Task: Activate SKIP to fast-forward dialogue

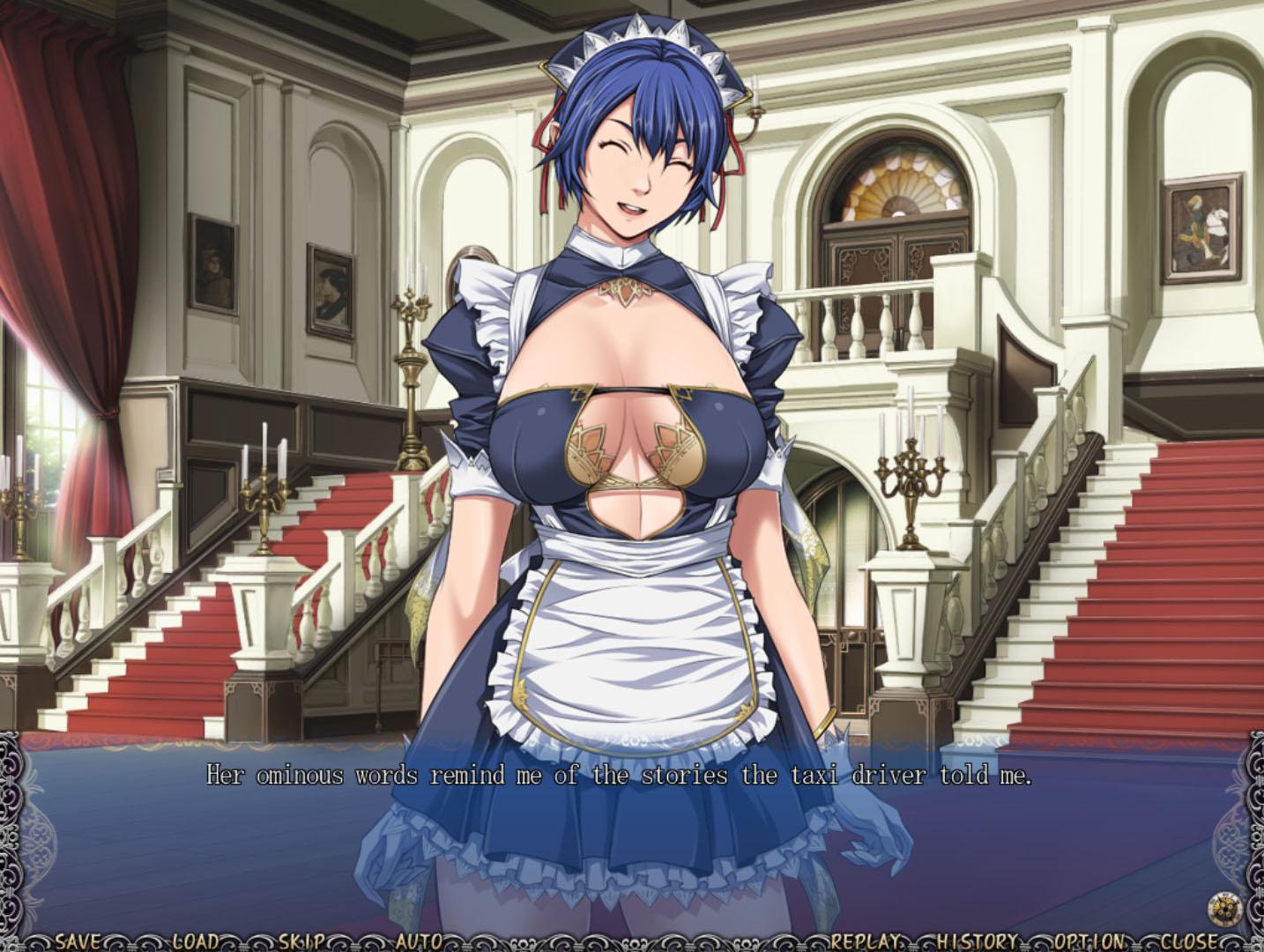Action: click(302, 941)
